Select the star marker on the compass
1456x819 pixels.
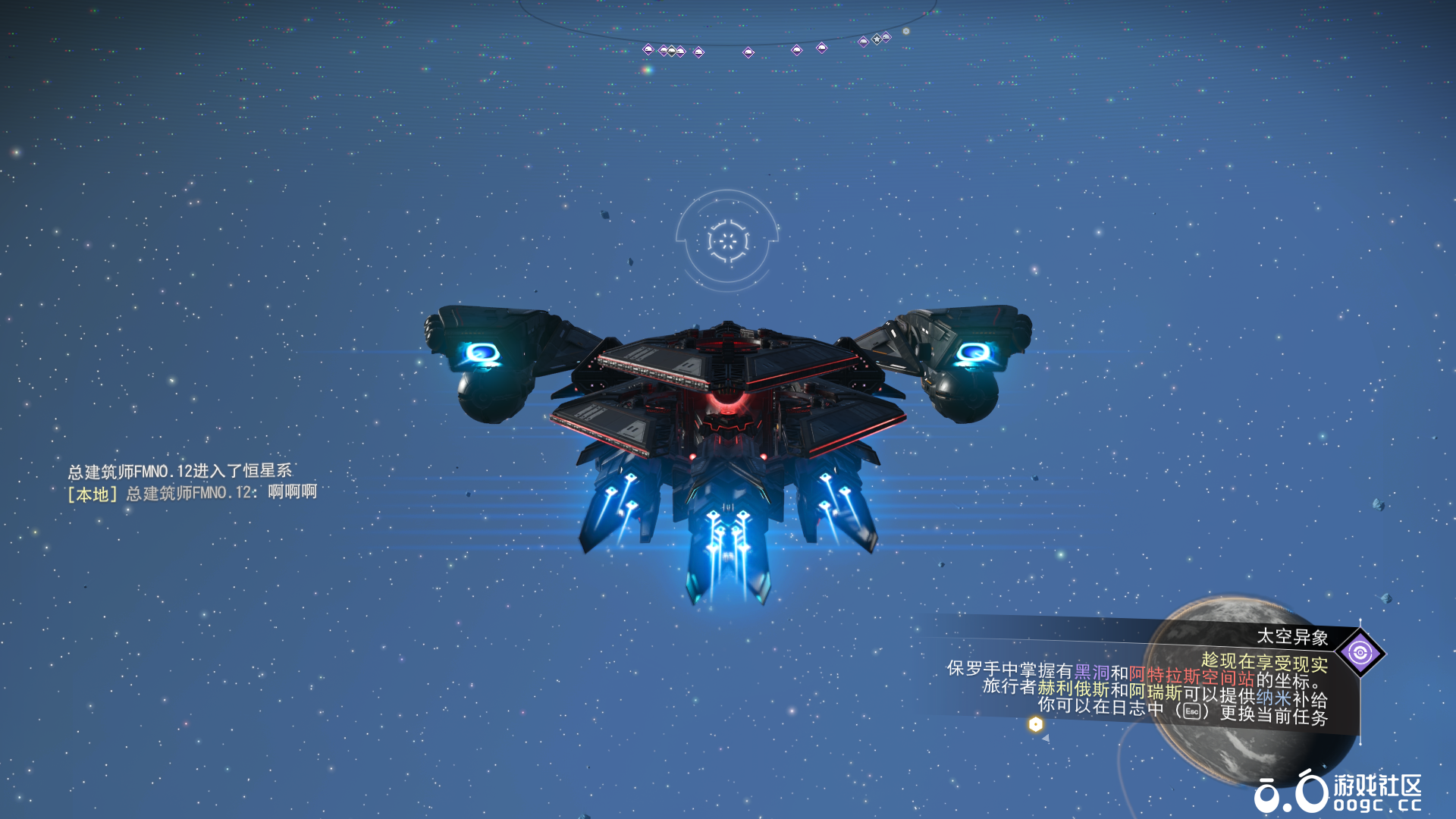click(x=877, y=39)
